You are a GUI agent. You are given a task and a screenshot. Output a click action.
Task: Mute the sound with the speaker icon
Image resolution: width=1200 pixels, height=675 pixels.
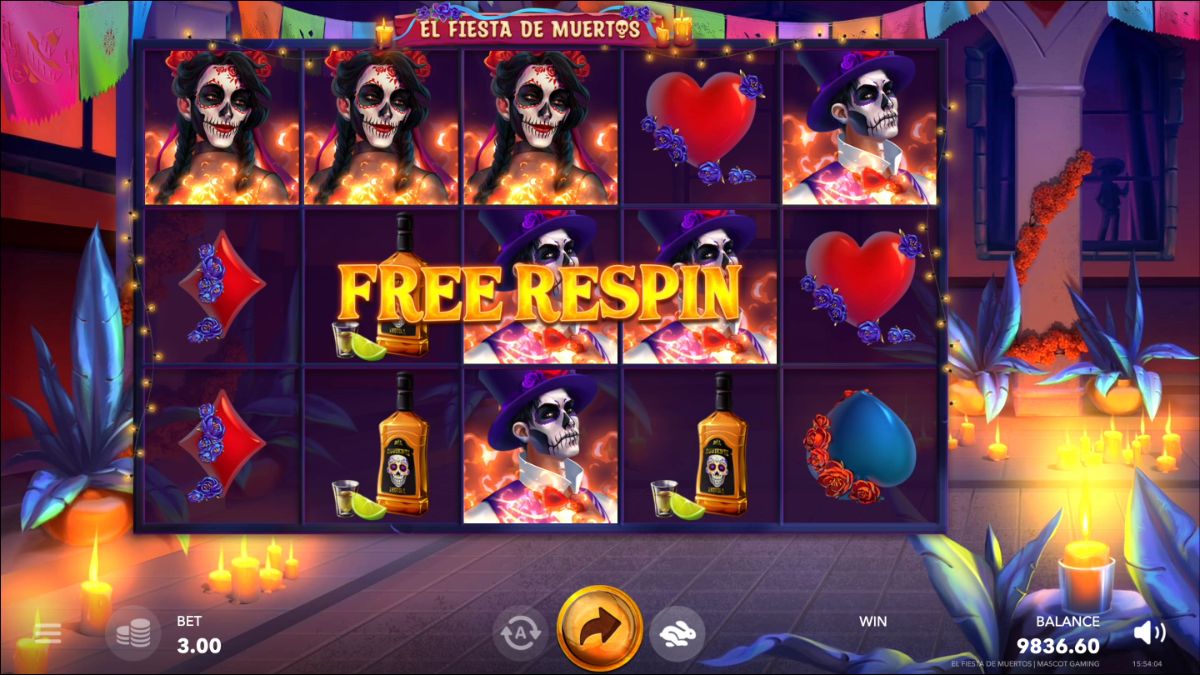click(1150, 632)
